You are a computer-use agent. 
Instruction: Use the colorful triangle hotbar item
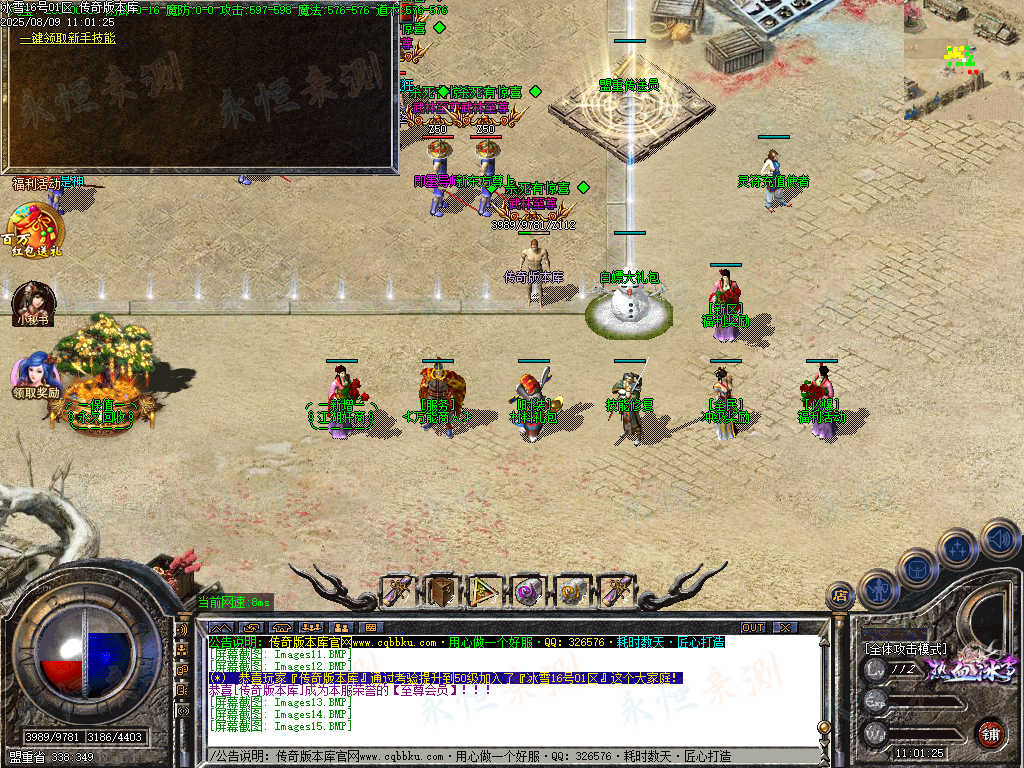pos(484,591)
